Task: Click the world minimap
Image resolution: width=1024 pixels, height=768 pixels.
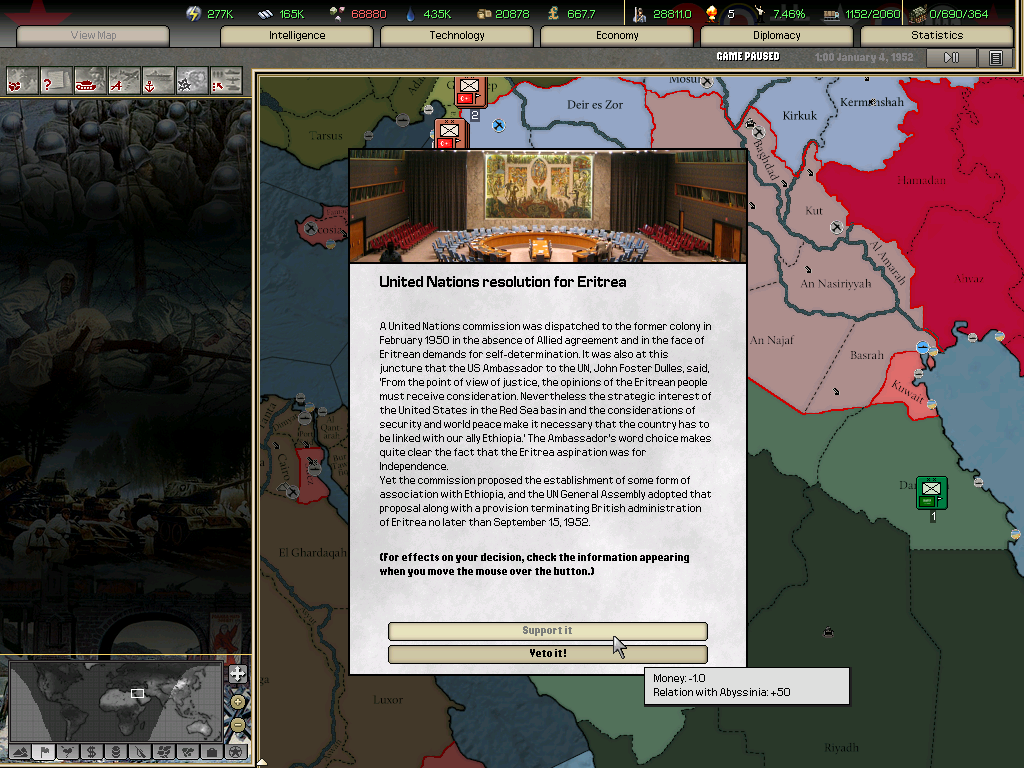Action: click(x=116, y=701)
